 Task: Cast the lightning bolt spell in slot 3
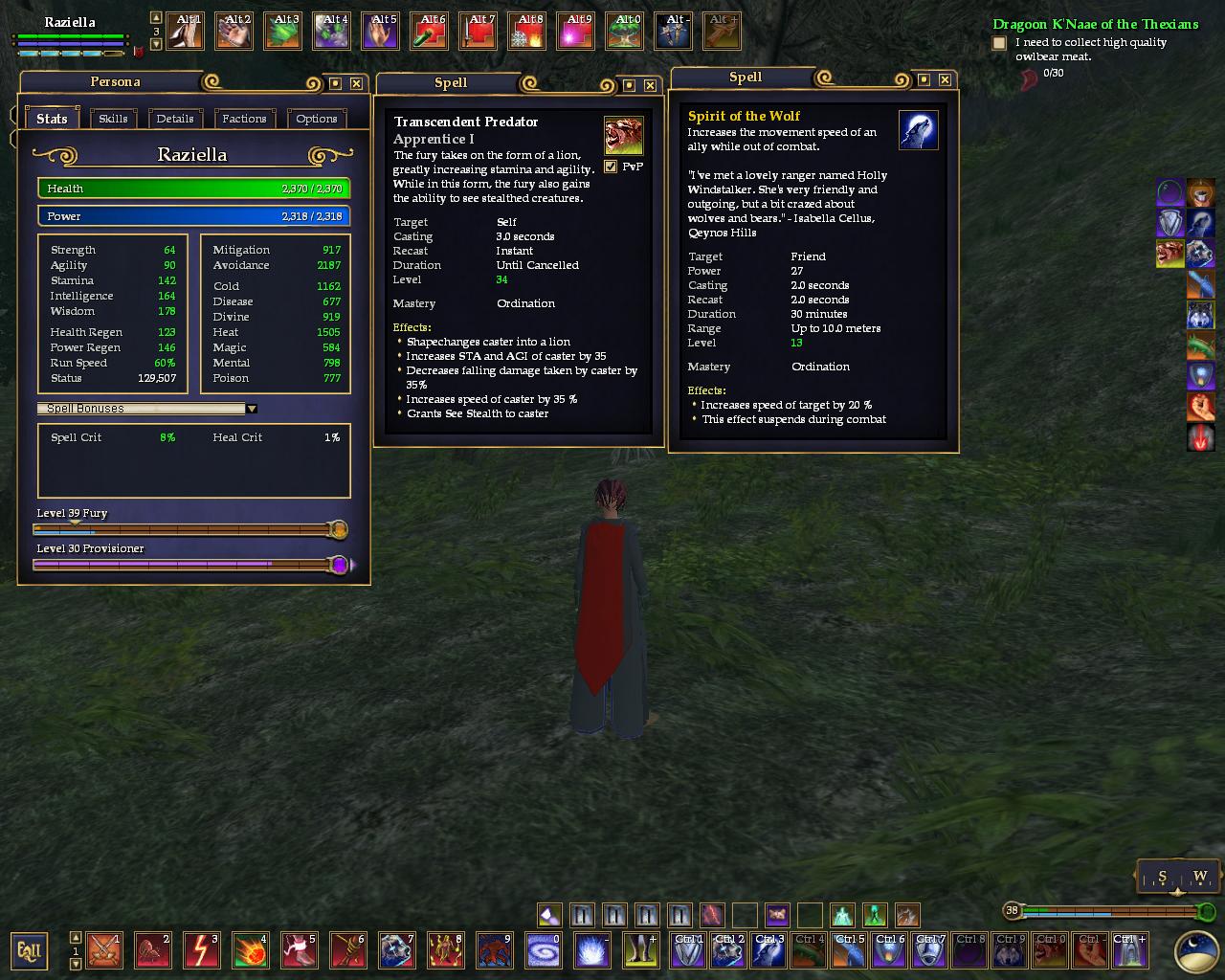pos(202,950)
